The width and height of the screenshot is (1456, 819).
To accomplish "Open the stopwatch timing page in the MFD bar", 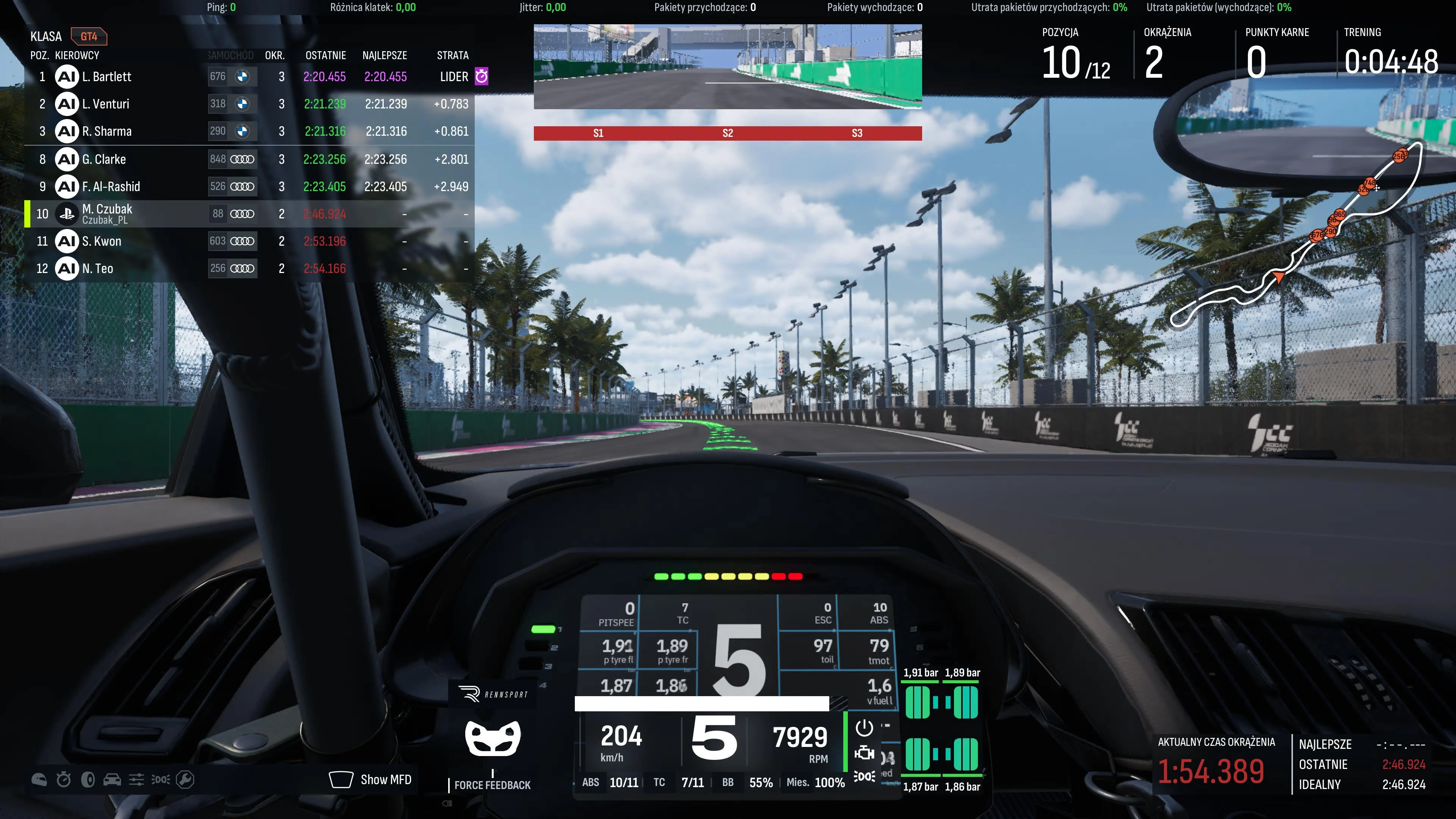I will [x=63, y=779].
